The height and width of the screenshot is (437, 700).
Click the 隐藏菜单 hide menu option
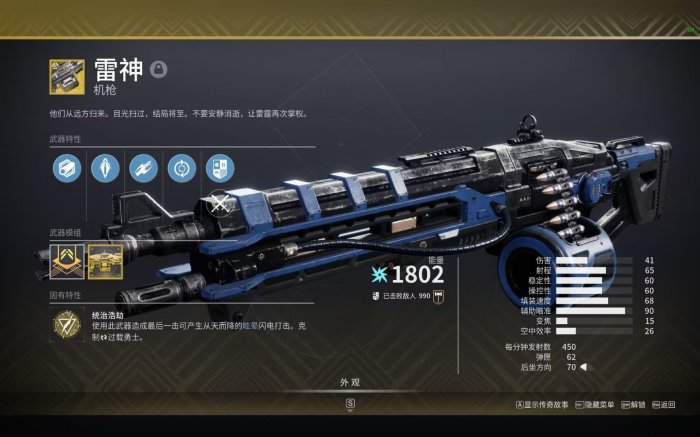coord(595,405)
